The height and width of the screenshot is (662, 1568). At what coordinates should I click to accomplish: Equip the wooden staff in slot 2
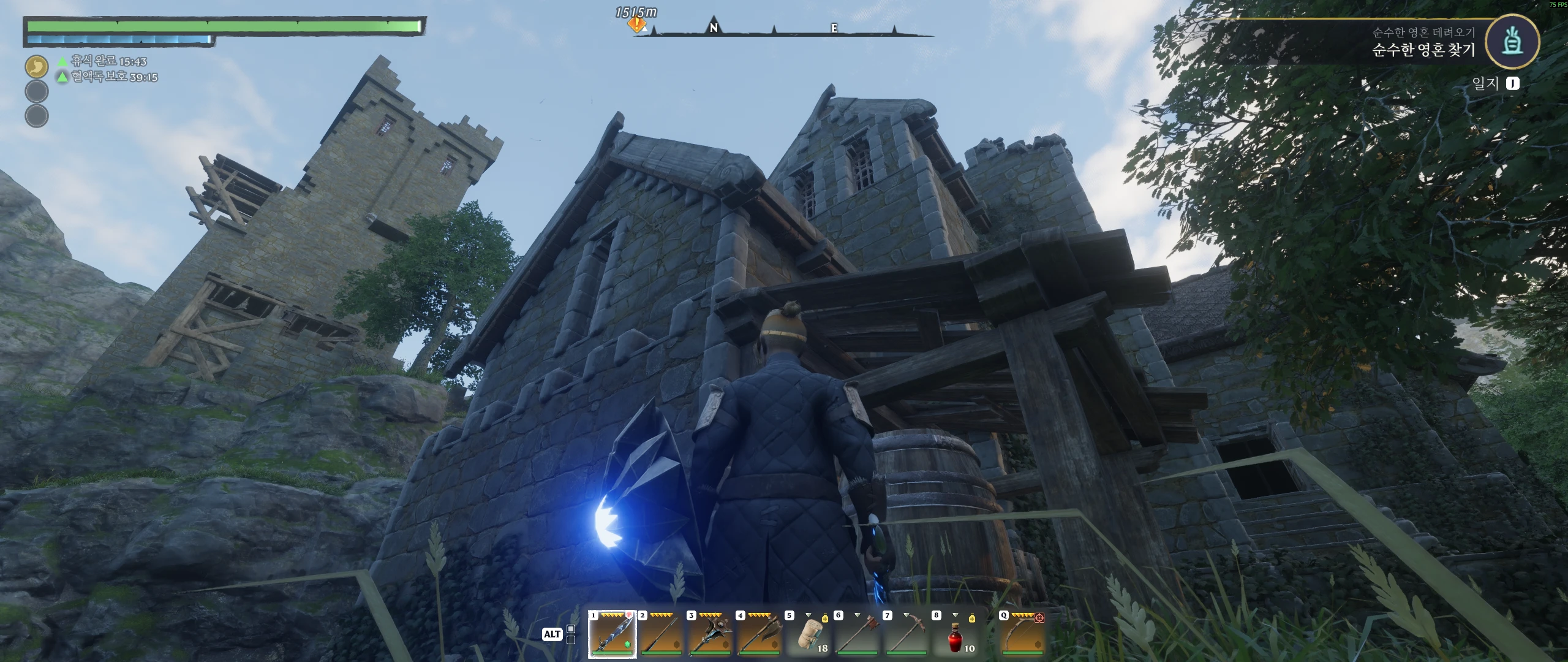(x=661, y=634)
